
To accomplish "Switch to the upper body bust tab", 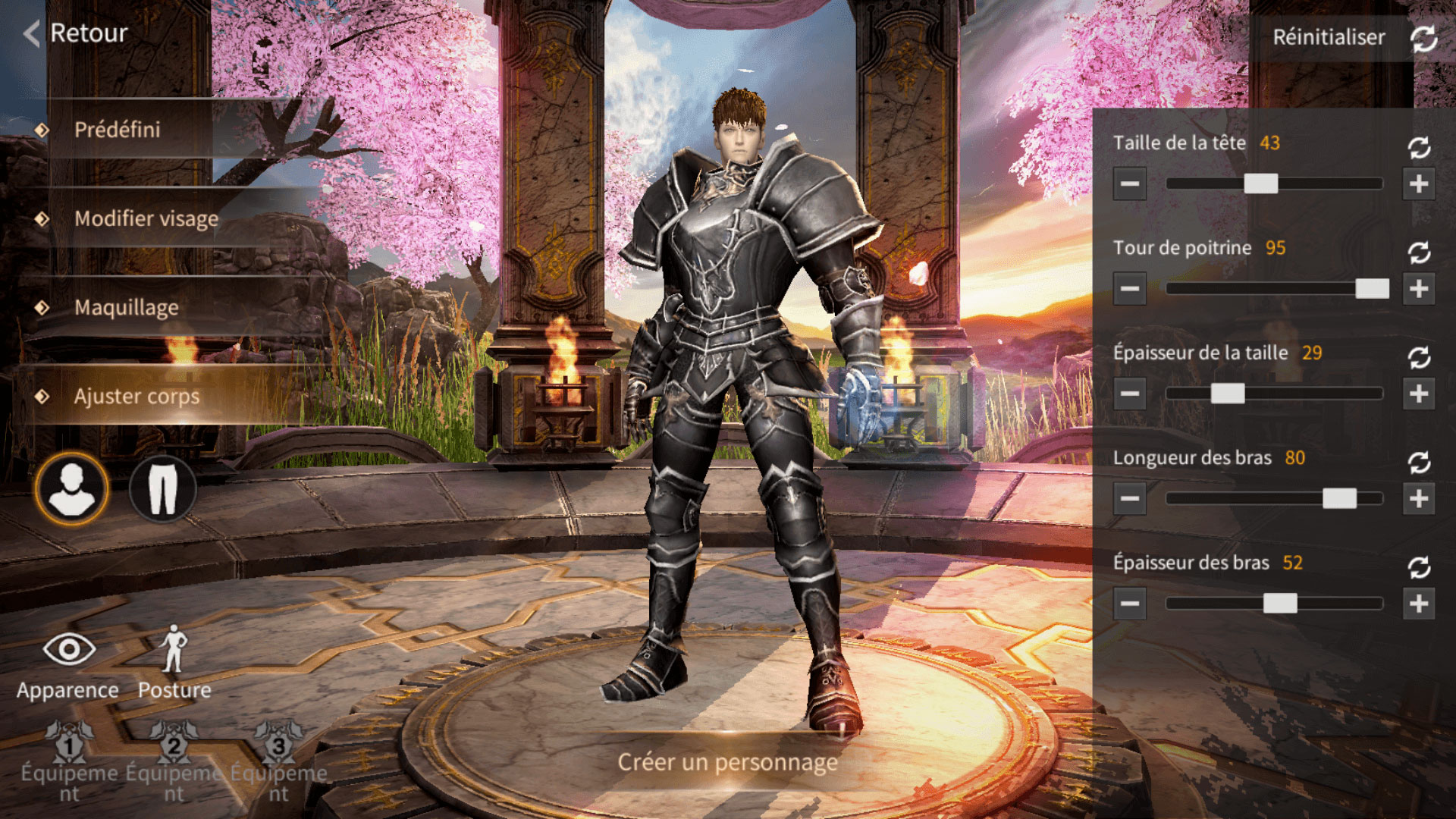I will point(71,489).
